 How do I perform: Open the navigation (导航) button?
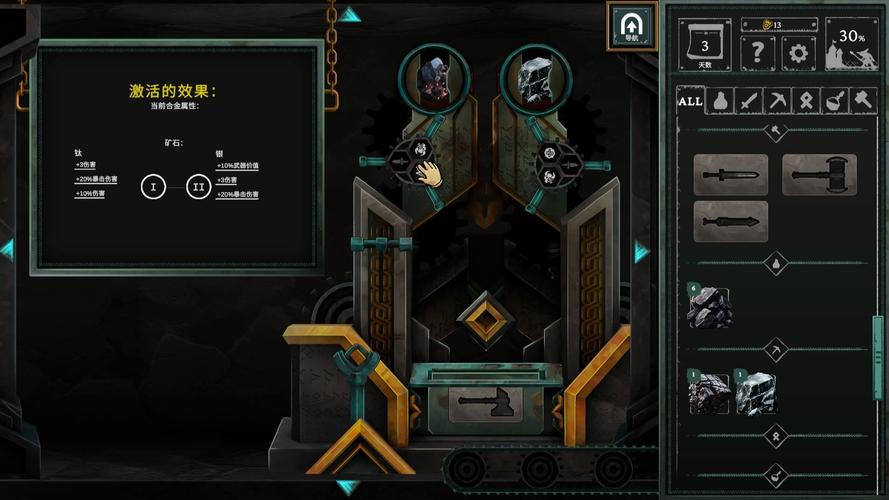pos(631,25)
